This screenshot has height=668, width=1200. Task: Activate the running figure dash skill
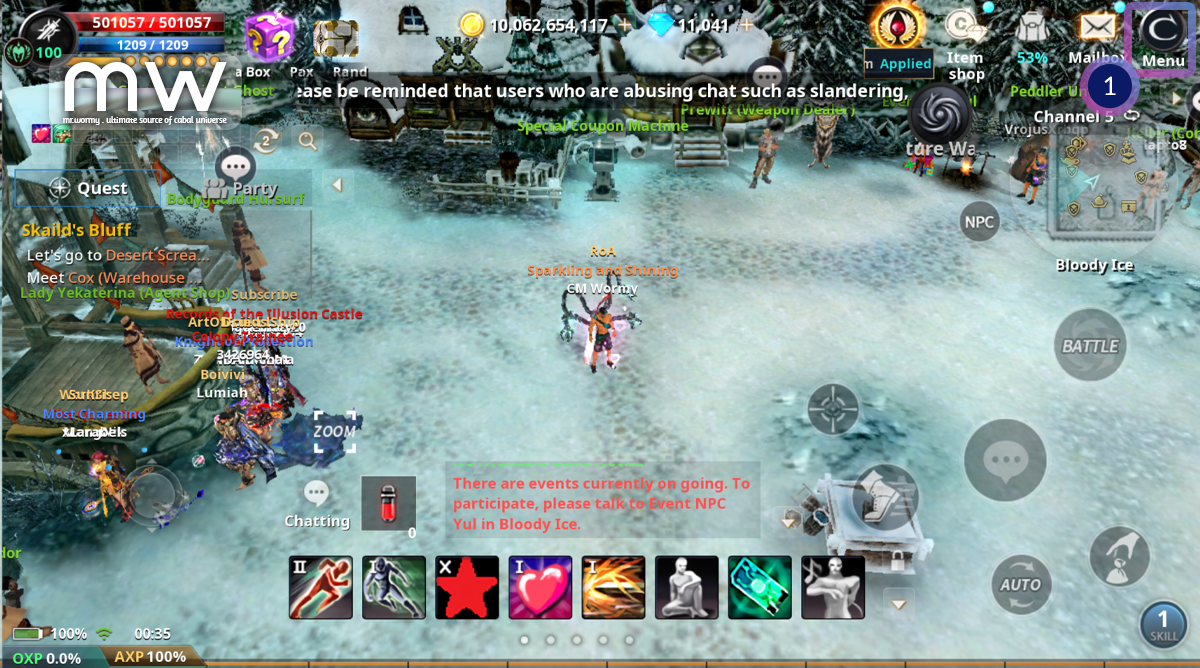321,587
